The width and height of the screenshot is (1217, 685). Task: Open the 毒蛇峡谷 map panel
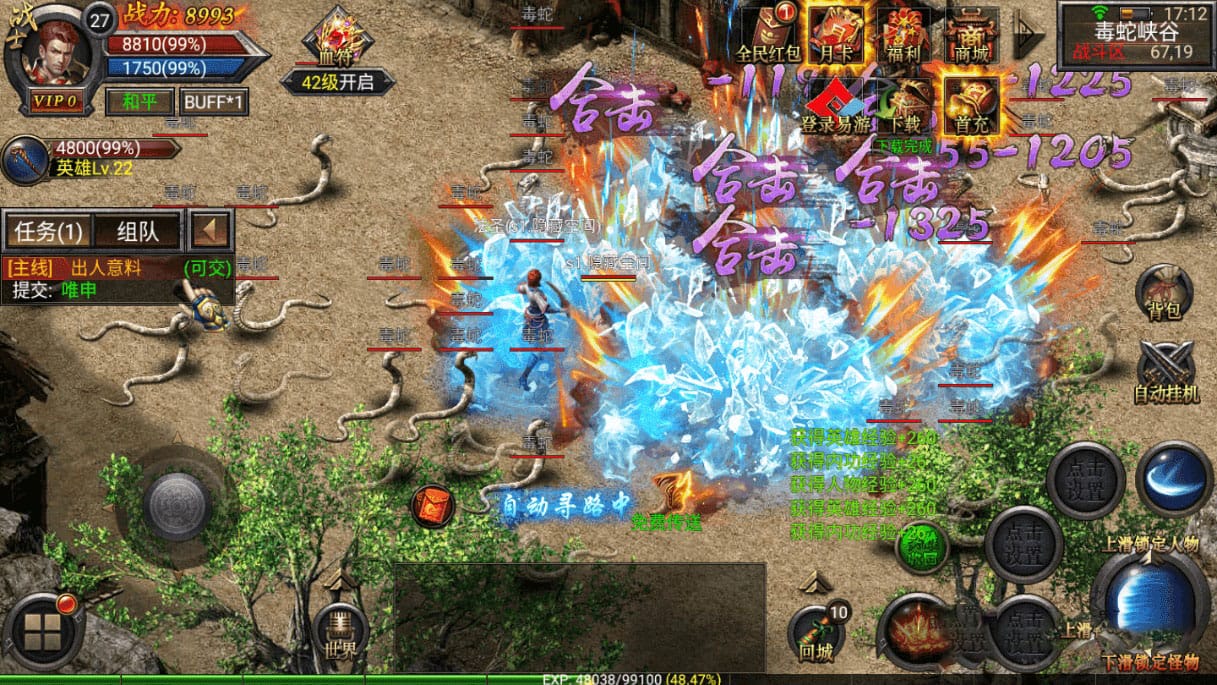pos(1136,32)
